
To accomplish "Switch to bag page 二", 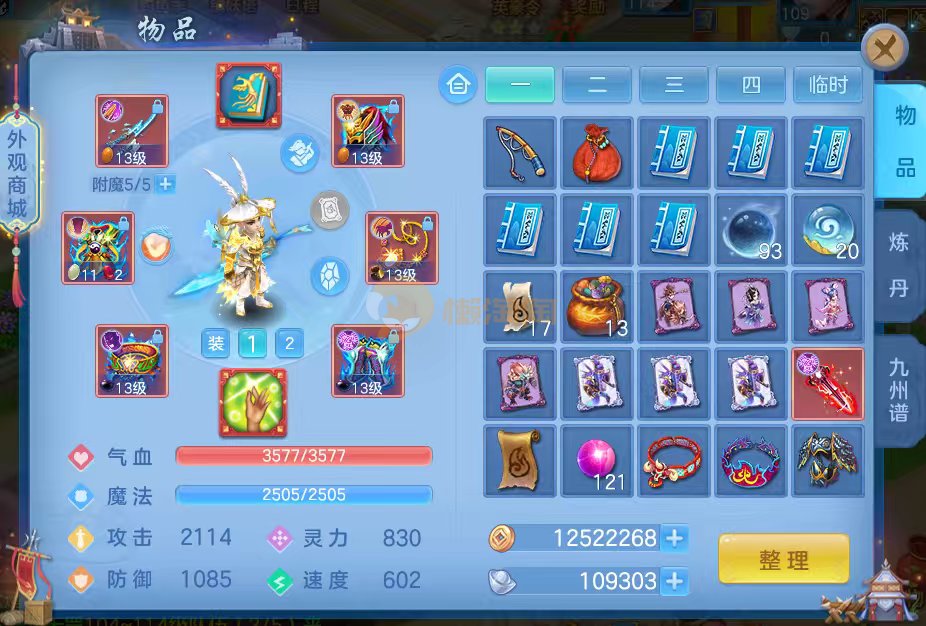I will (x=596, y=85).
